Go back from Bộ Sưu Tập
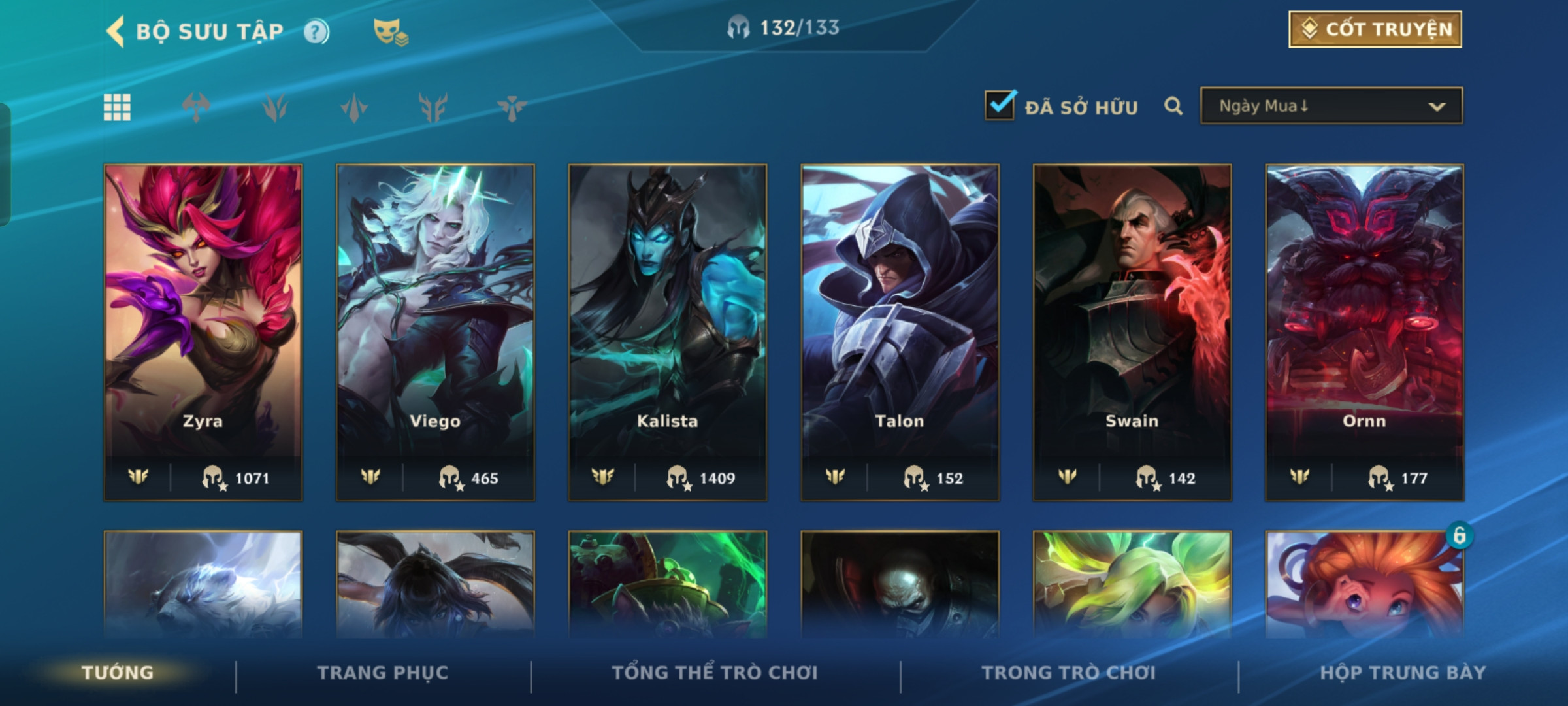 pos(116,31)
